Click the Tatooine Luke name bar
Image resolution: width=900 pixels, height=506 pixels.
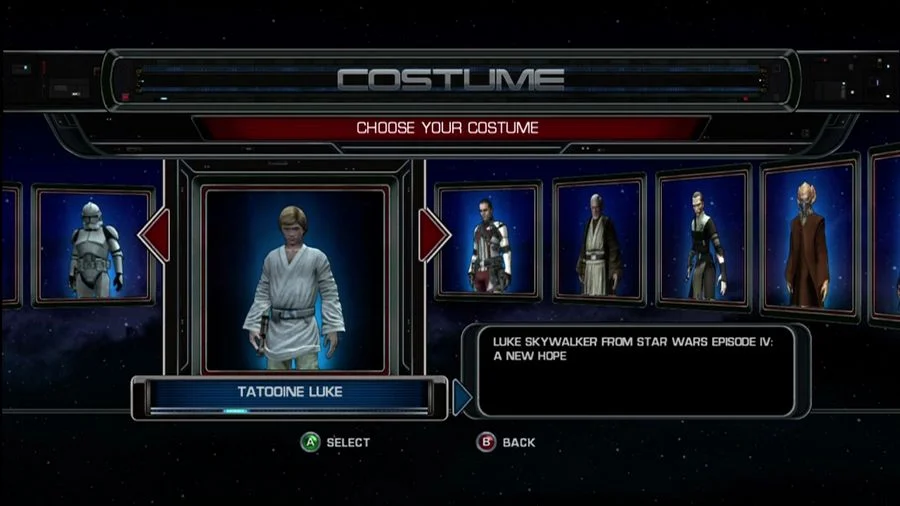point(290,393)
